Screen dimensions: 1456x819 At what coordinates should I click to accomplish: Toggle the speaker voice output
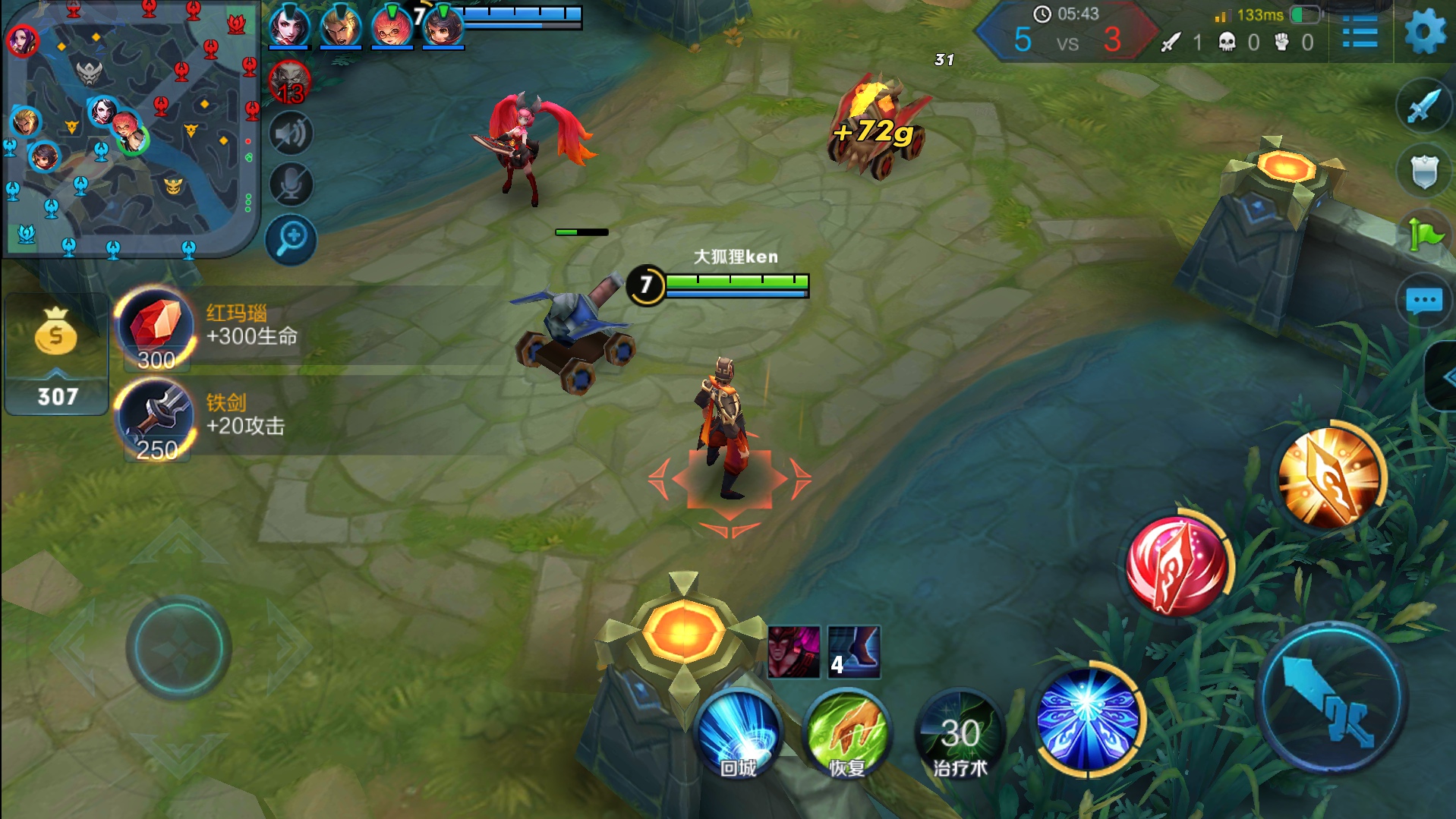point(291,134)
